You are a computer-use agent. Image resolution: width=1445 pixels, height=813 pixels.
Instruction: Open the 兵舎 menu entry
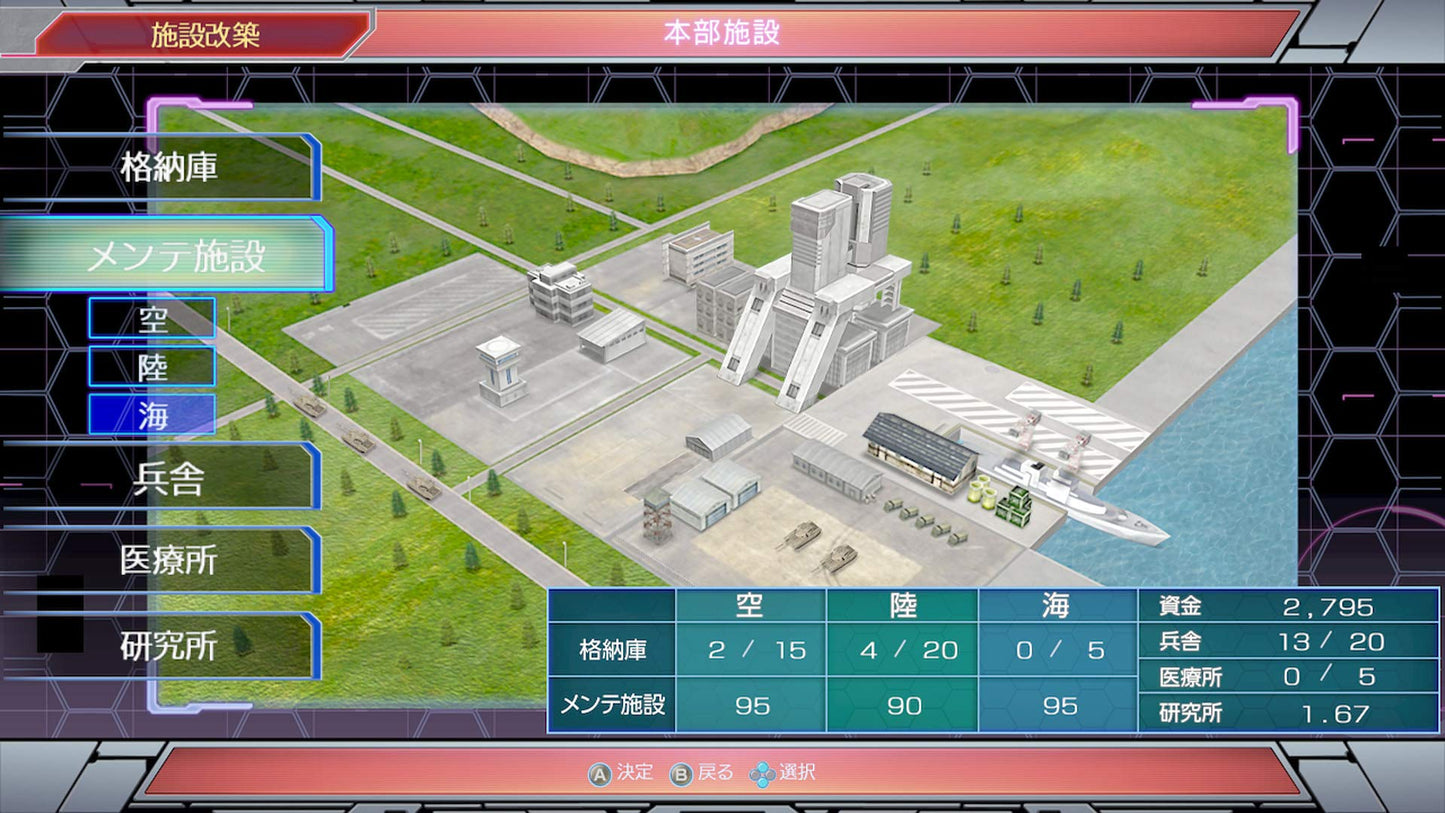168,479
